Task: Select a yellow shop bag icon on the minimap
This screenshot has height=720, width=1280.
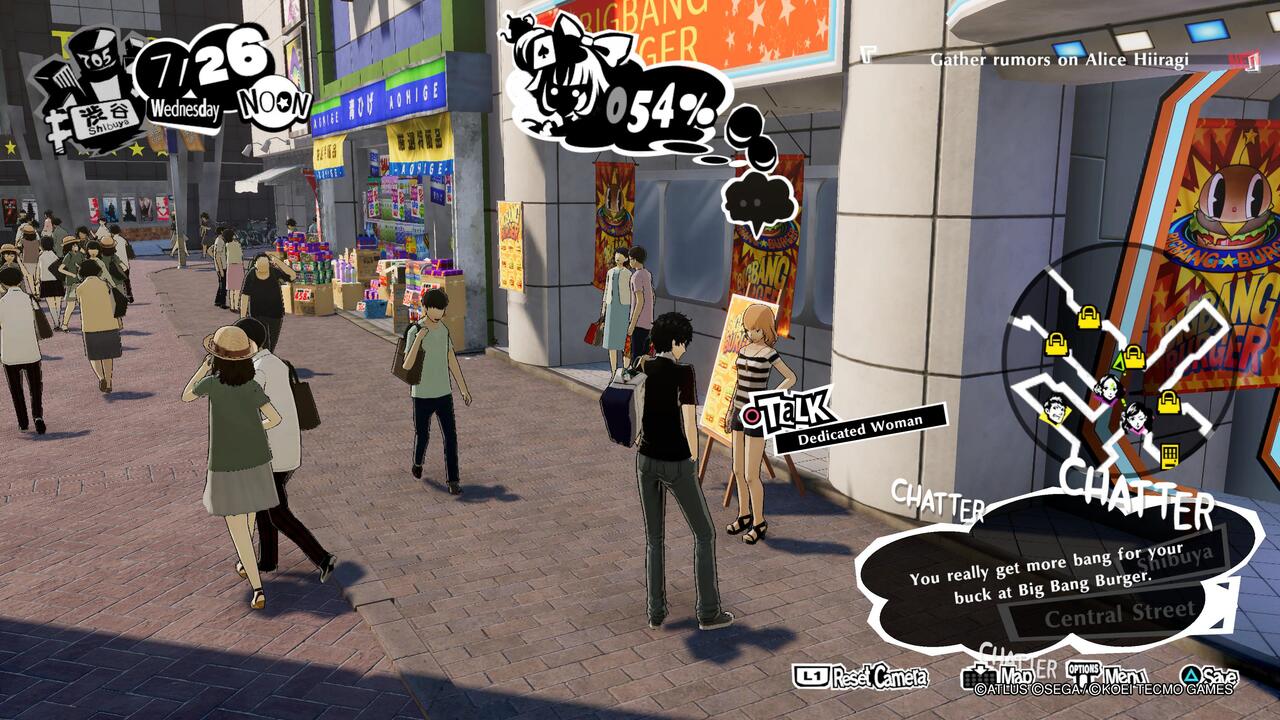Action: click(x=1056, y=345)
